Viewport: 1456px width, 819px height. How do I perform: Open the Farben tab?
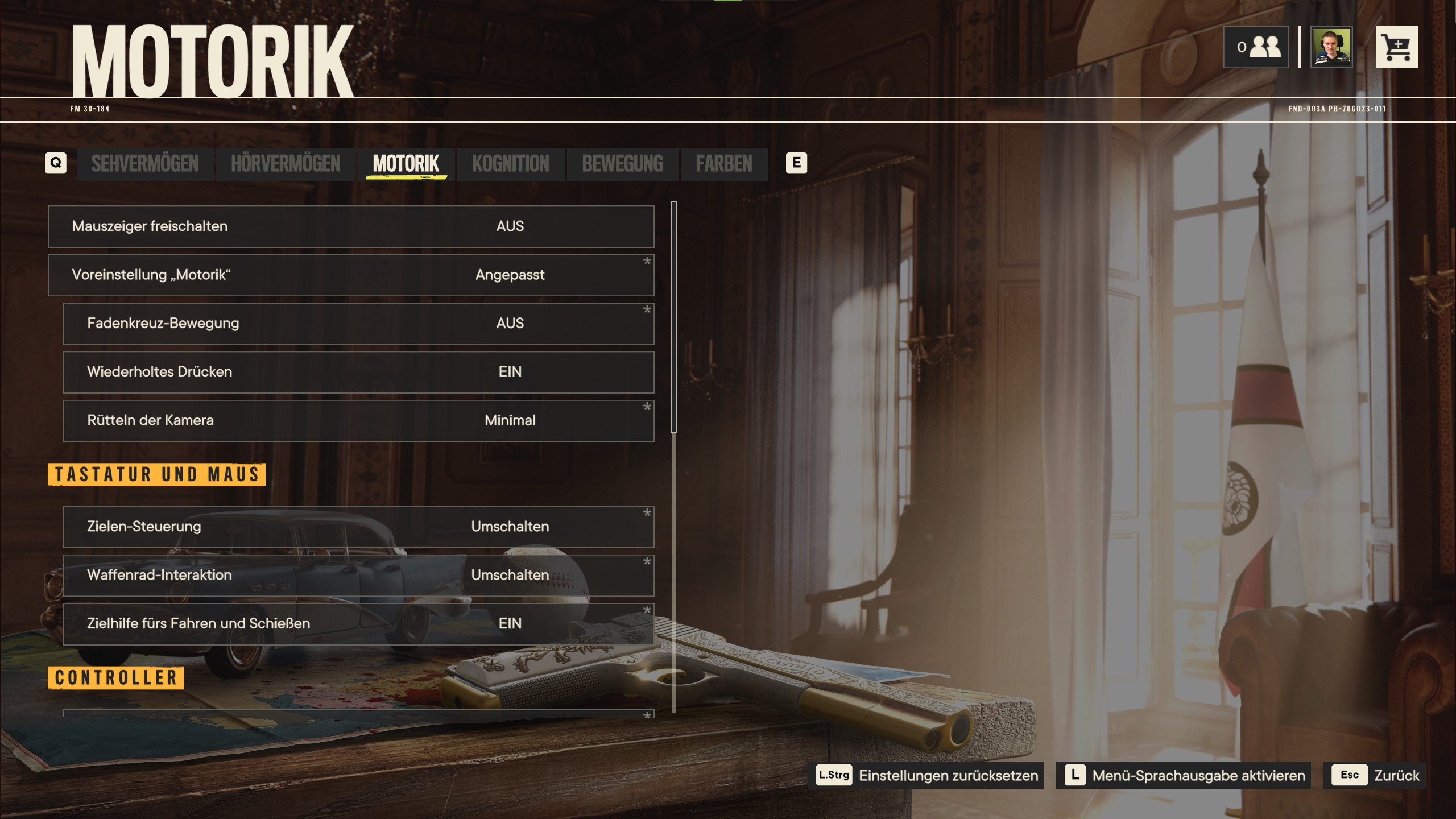(723, 164)
